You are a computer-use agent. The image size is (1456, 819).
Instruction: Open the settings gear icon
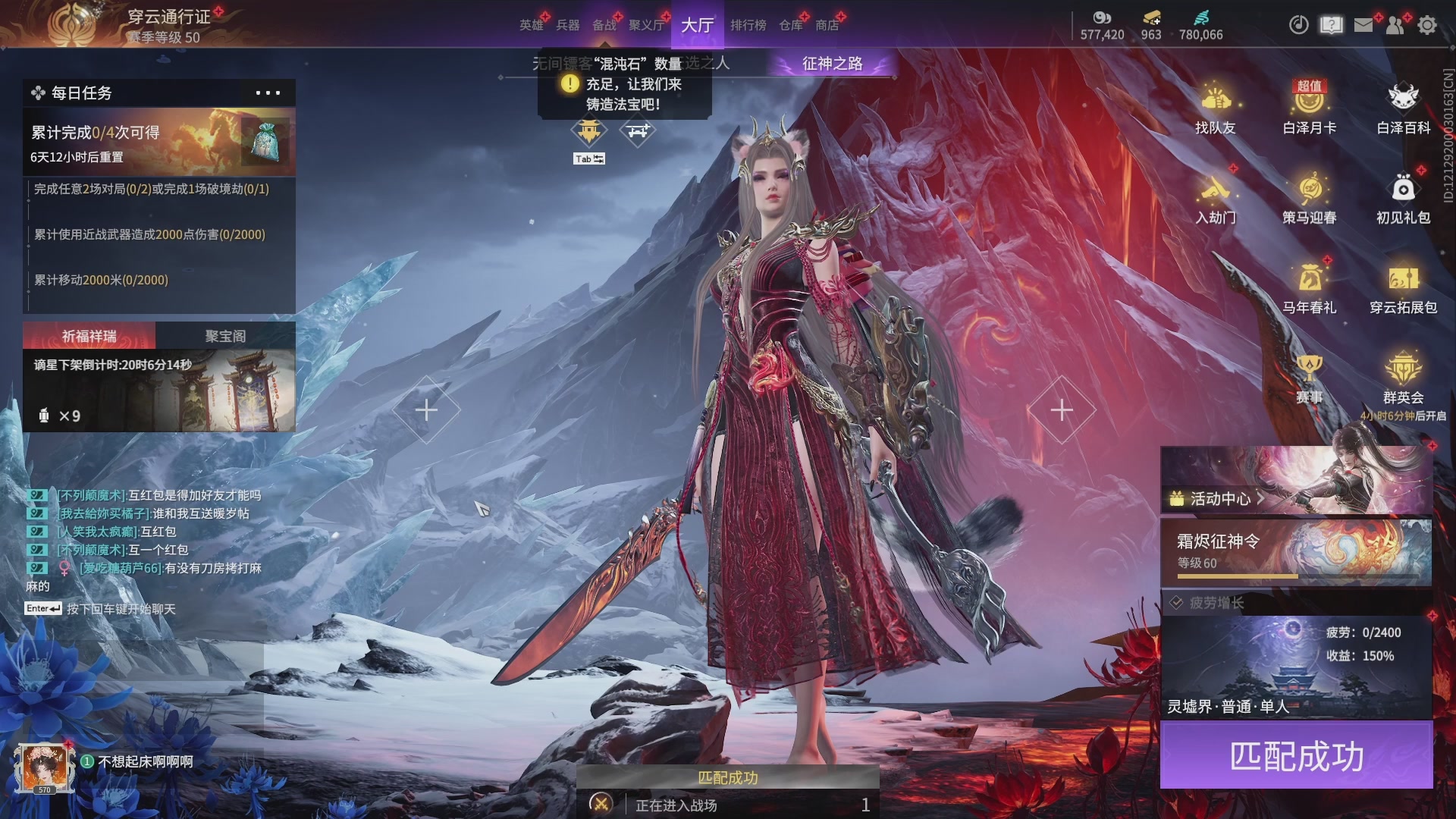coord(1426,25)
